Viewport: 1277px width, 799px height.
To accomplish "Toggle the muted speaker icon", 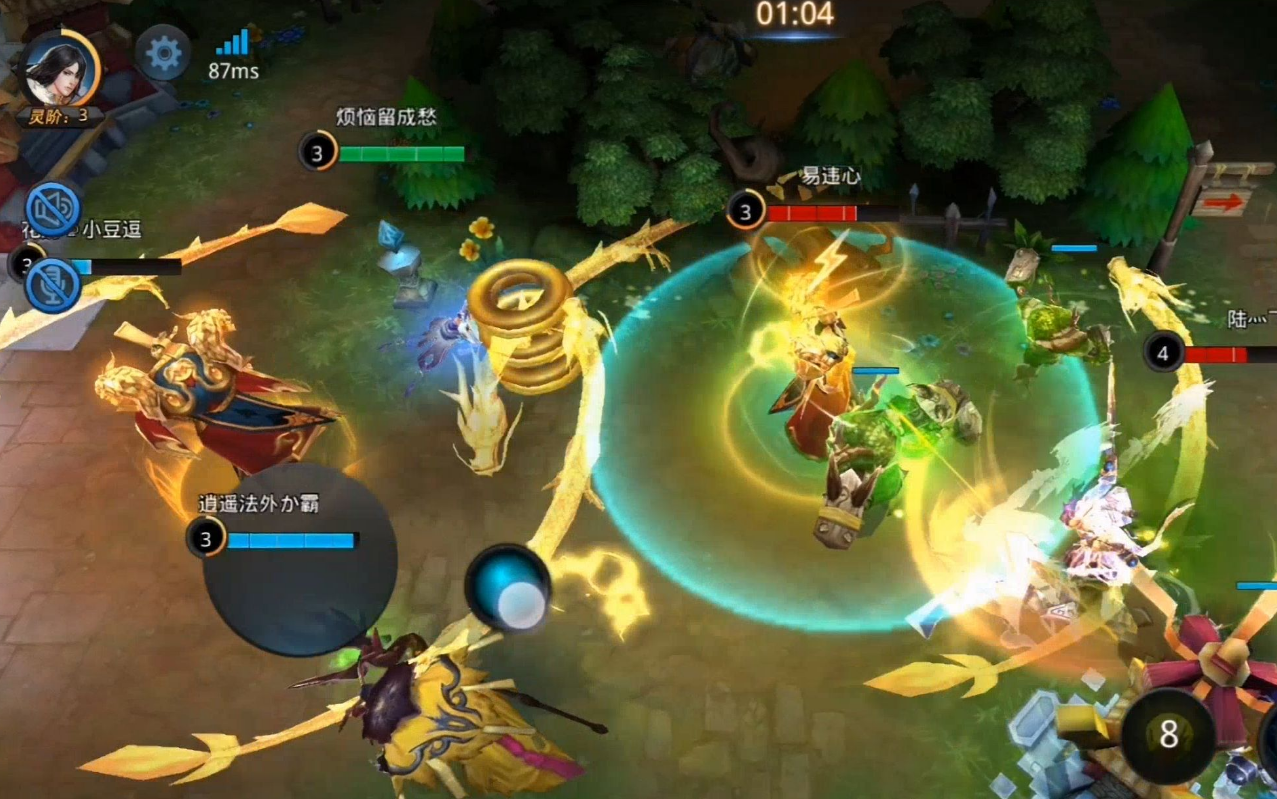I will click(53, 208).
